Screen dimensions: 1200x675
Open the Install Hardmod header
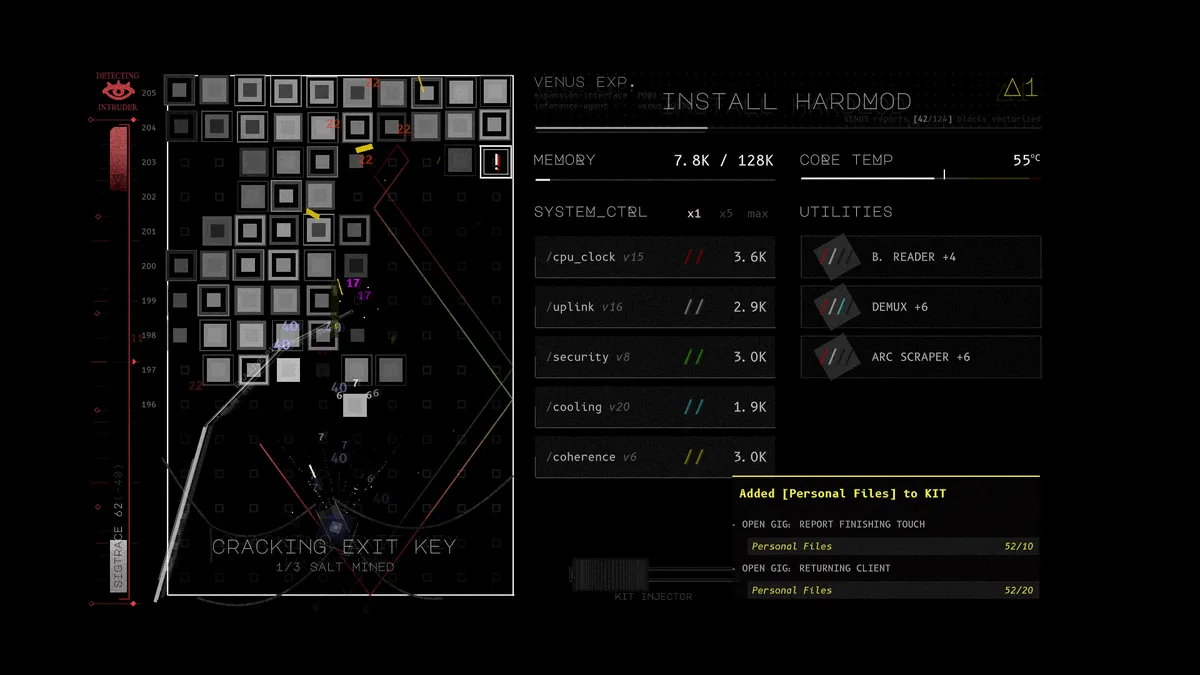pyautogui.click(x=787, y=102)
